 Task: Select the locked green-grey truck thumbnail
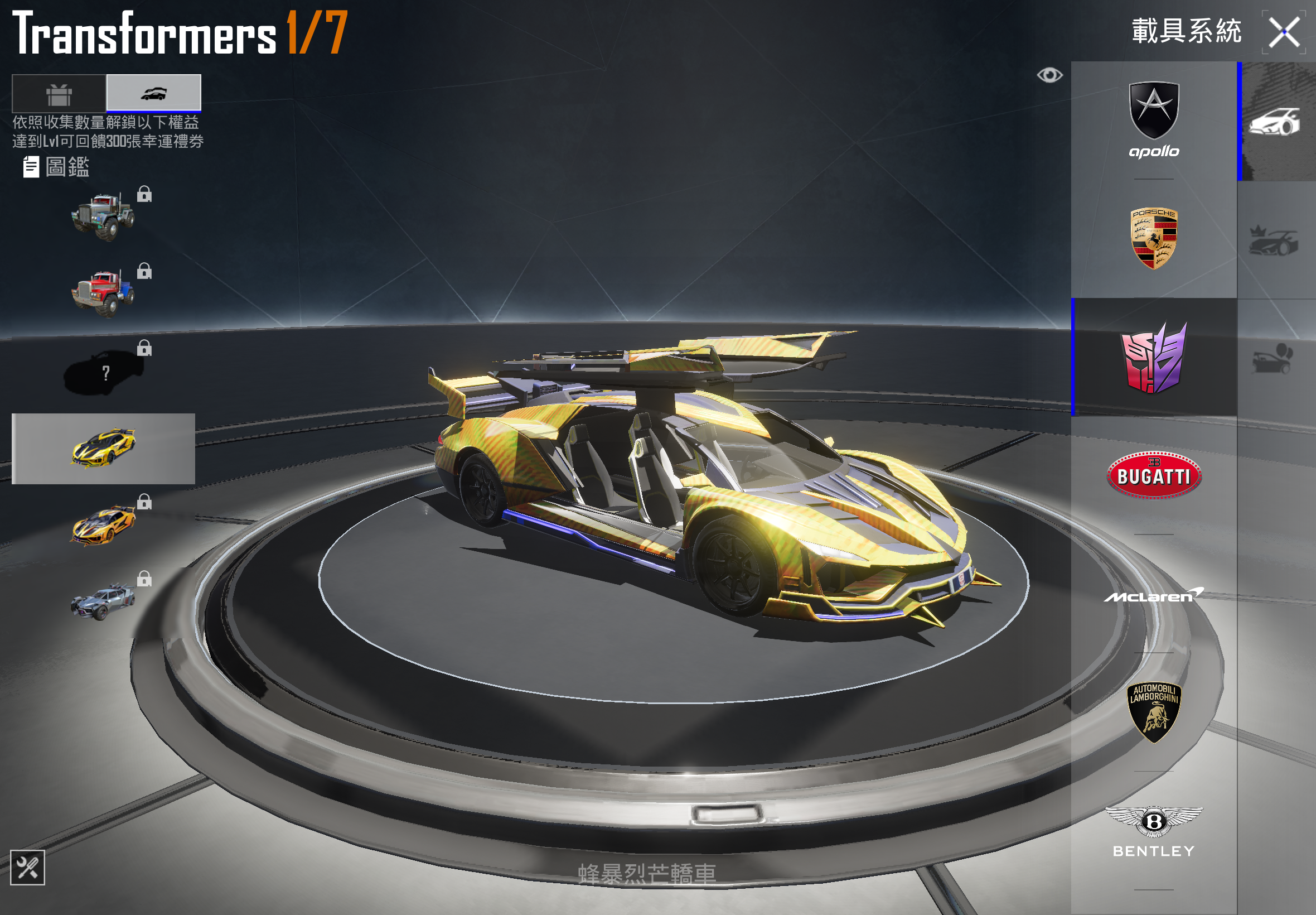click(x=103, y=216)
